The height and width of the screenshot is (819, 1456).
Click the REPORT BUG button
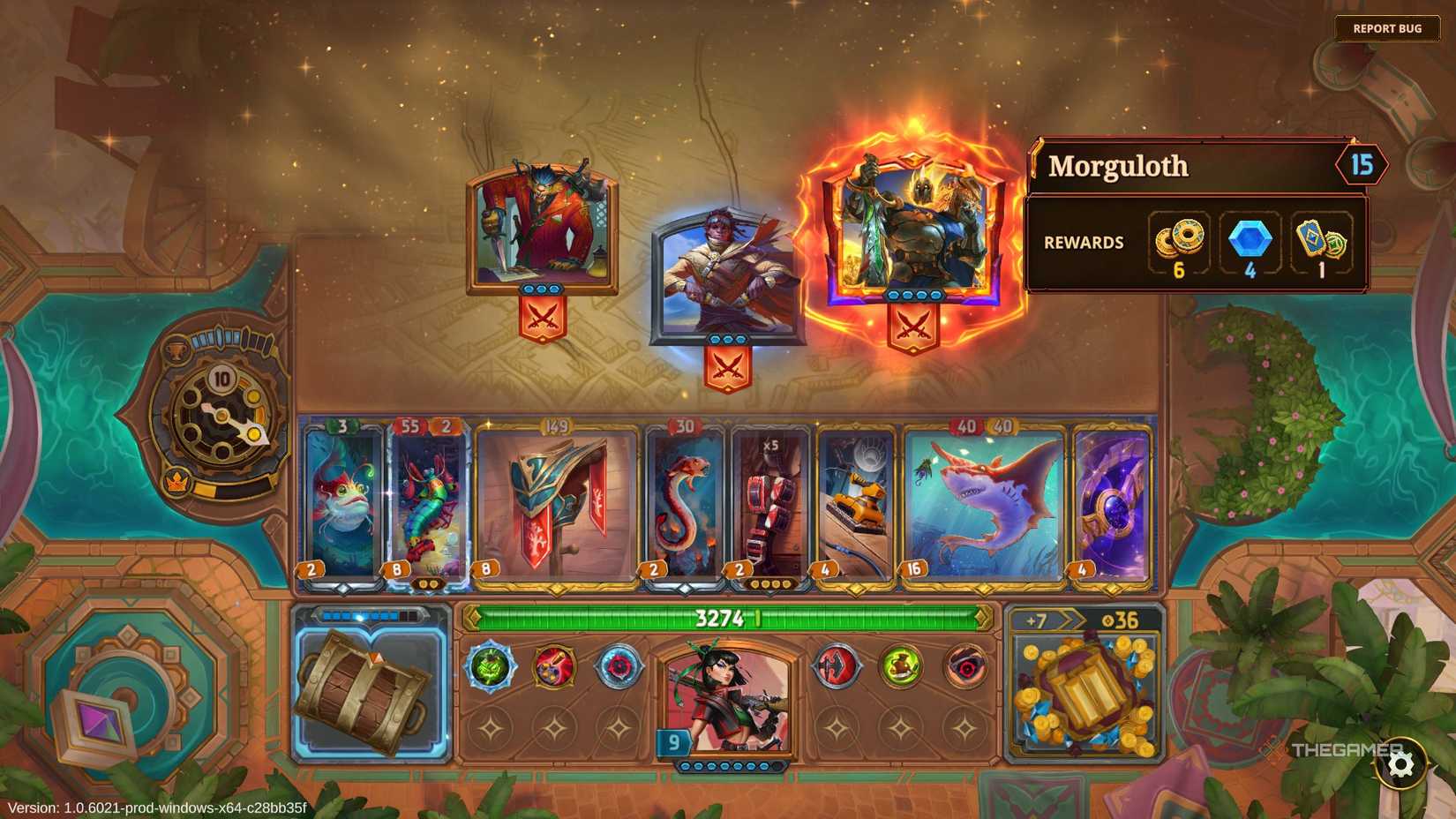click(x=1387, y=27)
